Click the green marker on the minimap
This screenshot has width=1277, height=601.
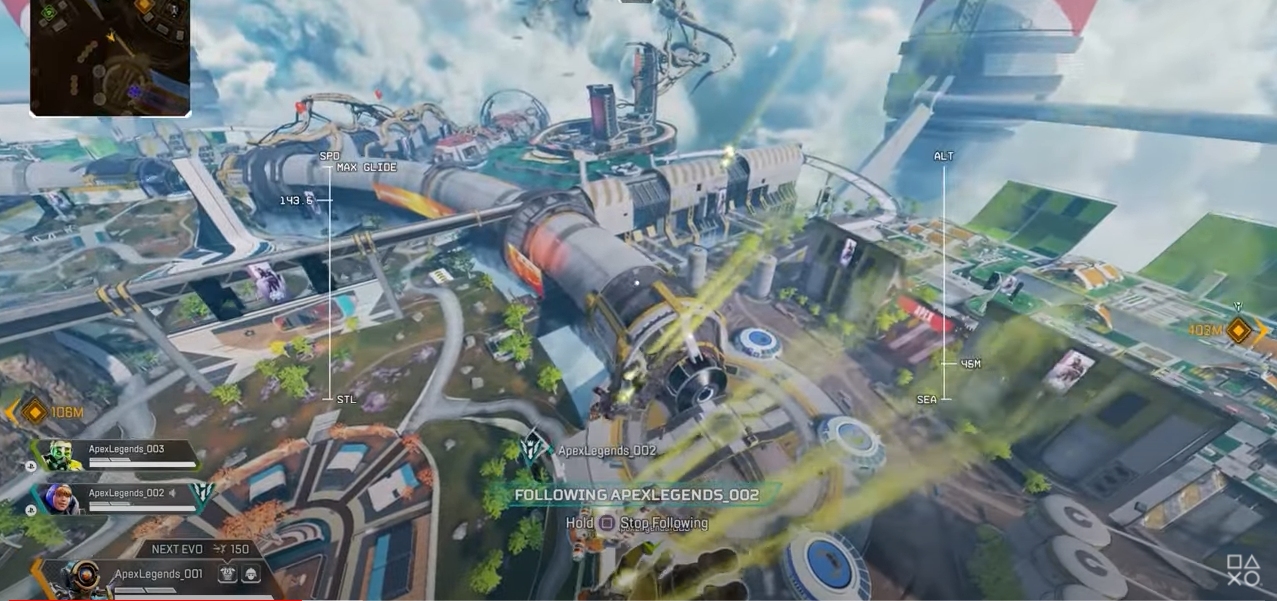pos(47,12)
